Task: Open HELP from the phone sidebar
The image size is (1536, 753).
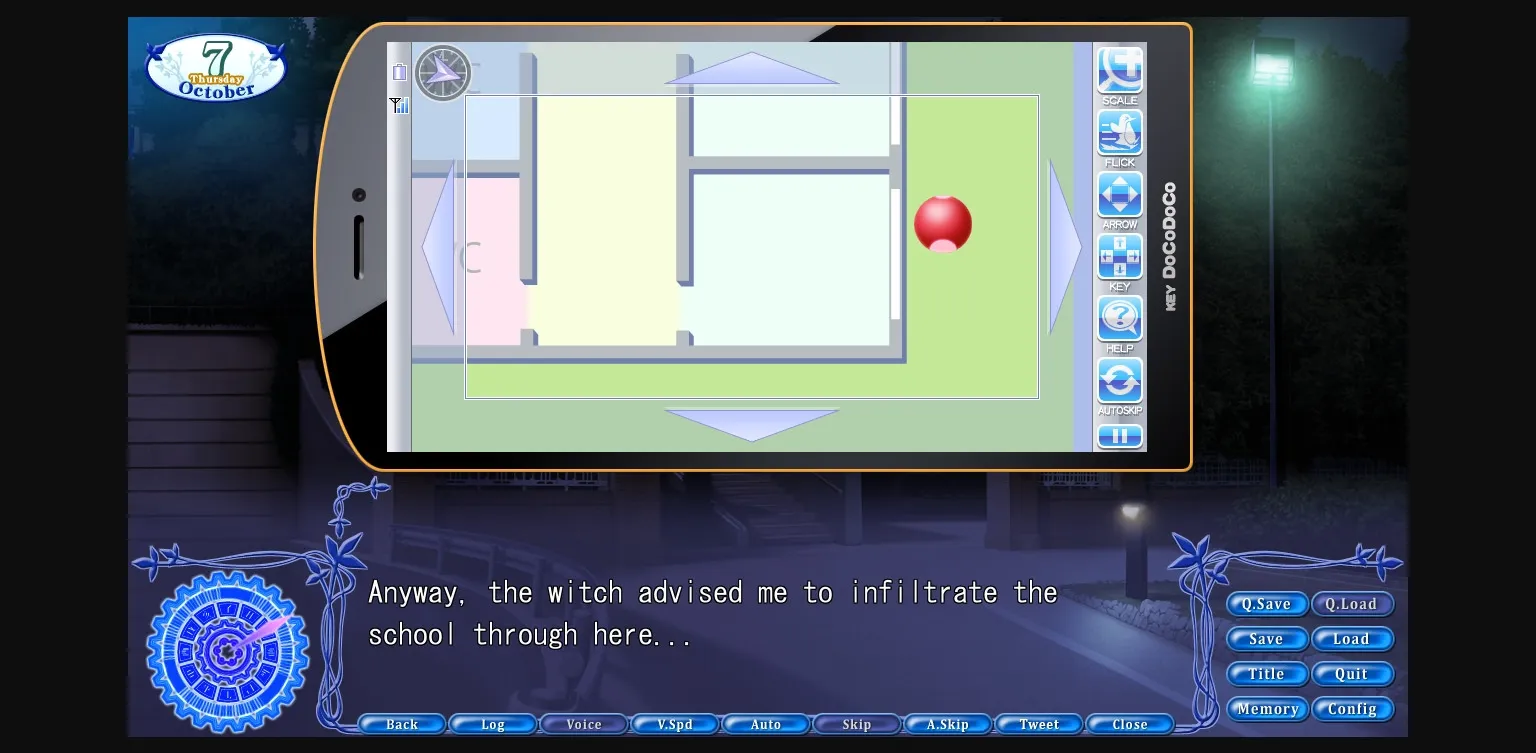Action: (1119, 318)
